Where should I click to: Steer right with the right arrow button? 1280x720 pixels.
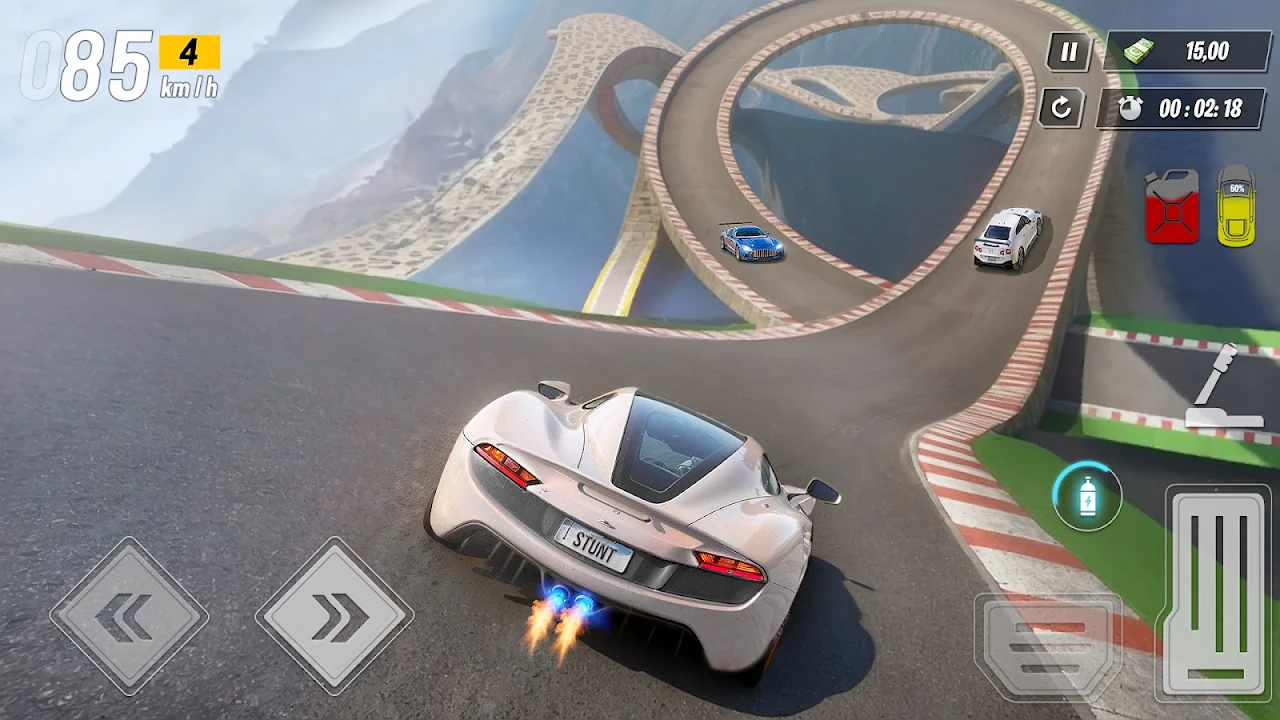pyautogui.click(x=334, y=616)
